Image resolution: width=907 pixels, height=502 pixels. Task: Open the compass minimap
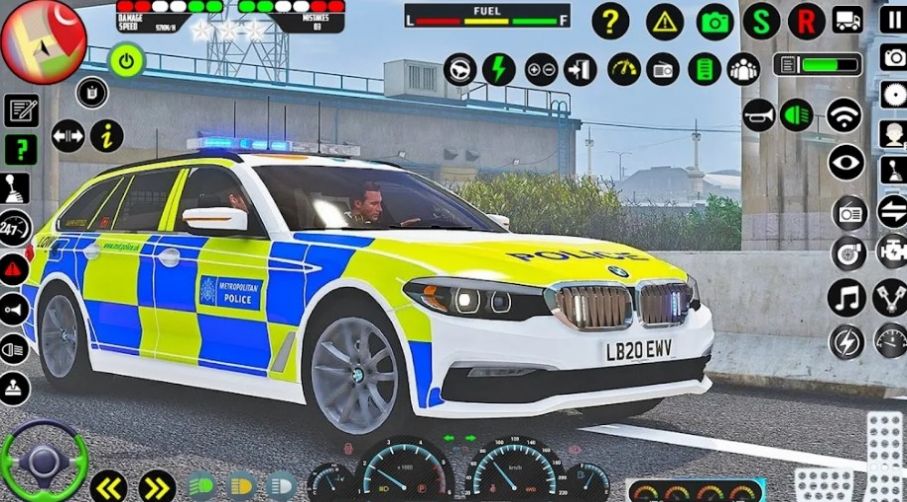44,42
